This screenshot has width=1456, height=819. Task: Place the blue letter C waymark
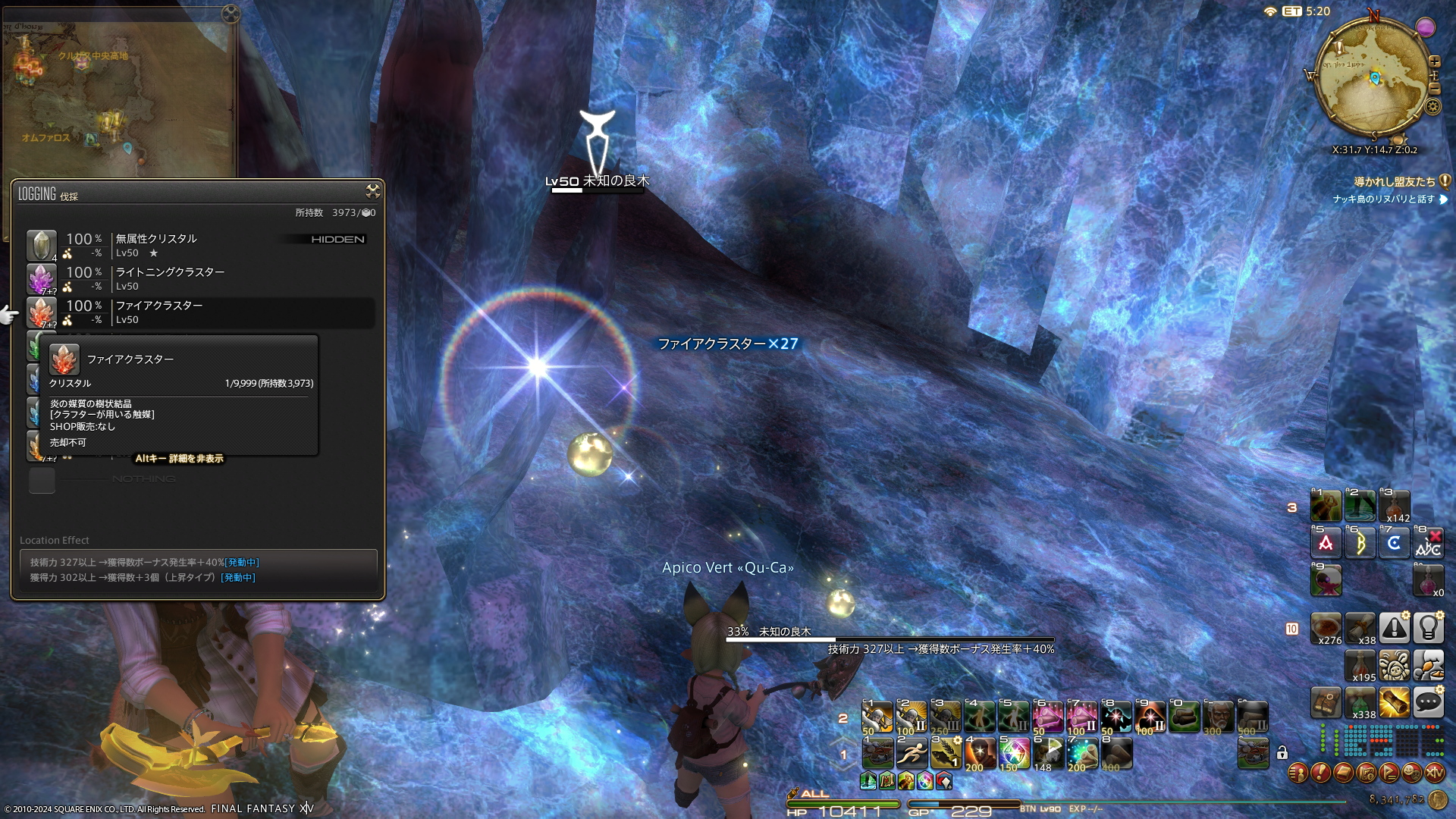click(1394, 543)
